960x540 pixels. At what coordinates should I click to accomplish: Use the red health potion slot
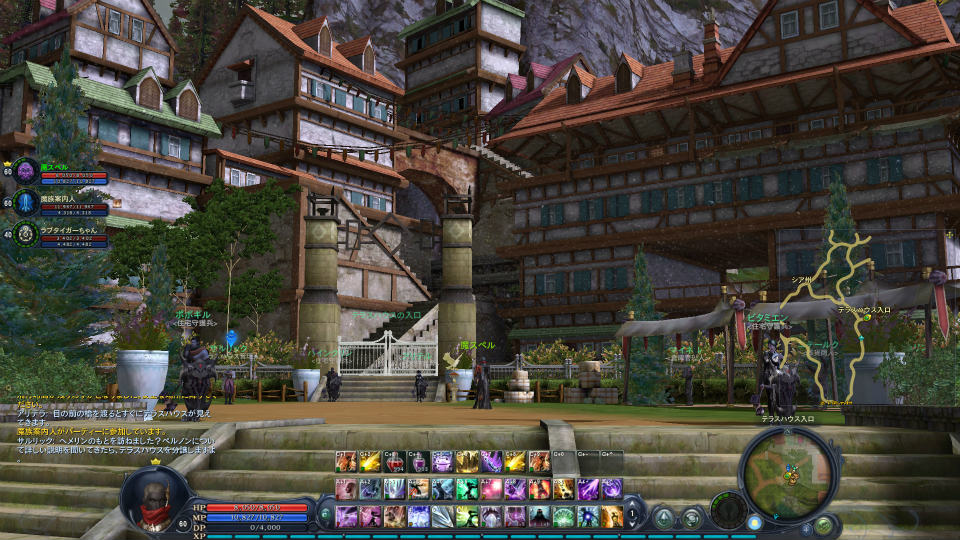[395, 461]
